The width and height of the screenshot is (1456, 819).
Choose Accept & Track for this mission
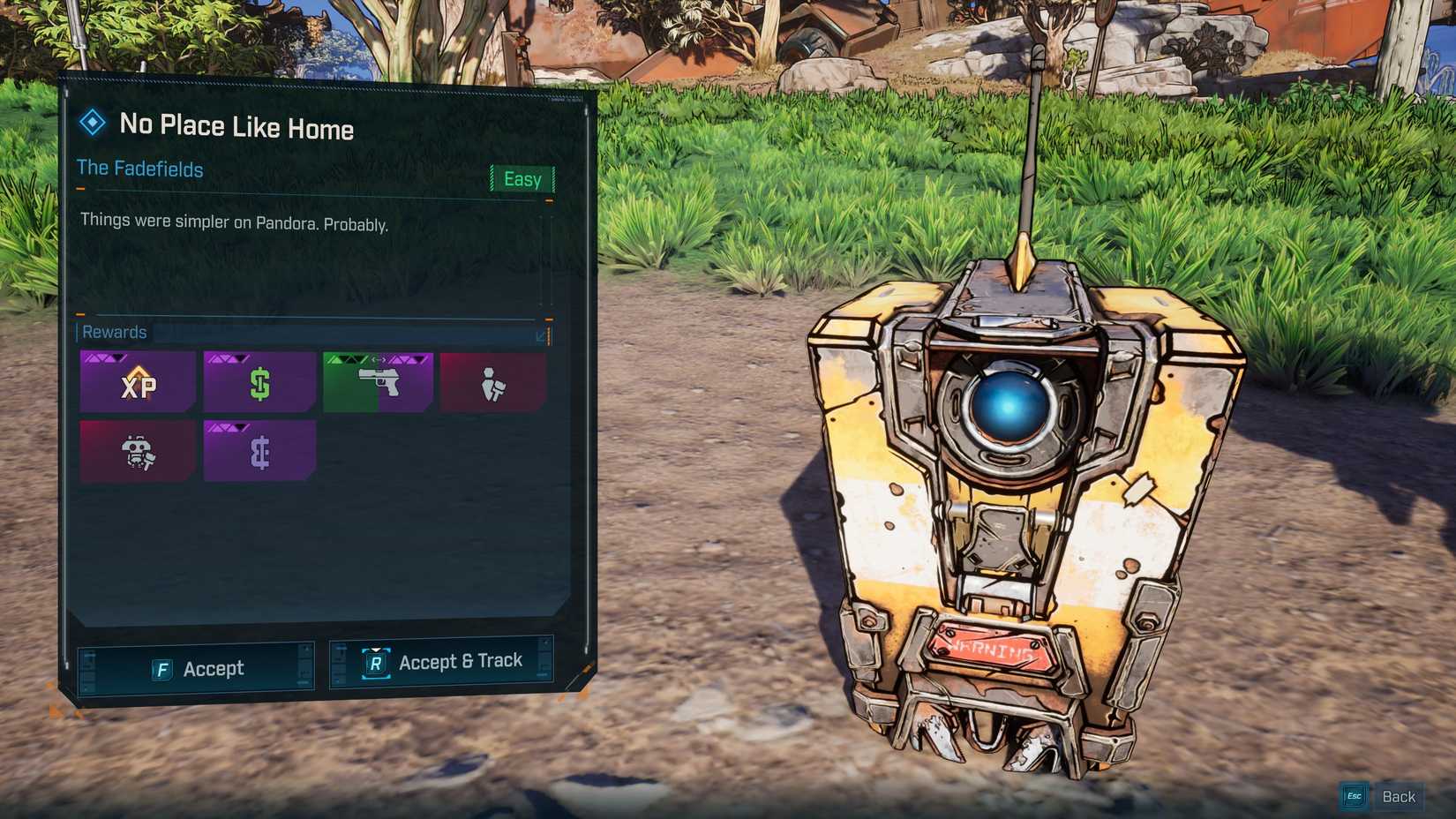coord(442,662)
